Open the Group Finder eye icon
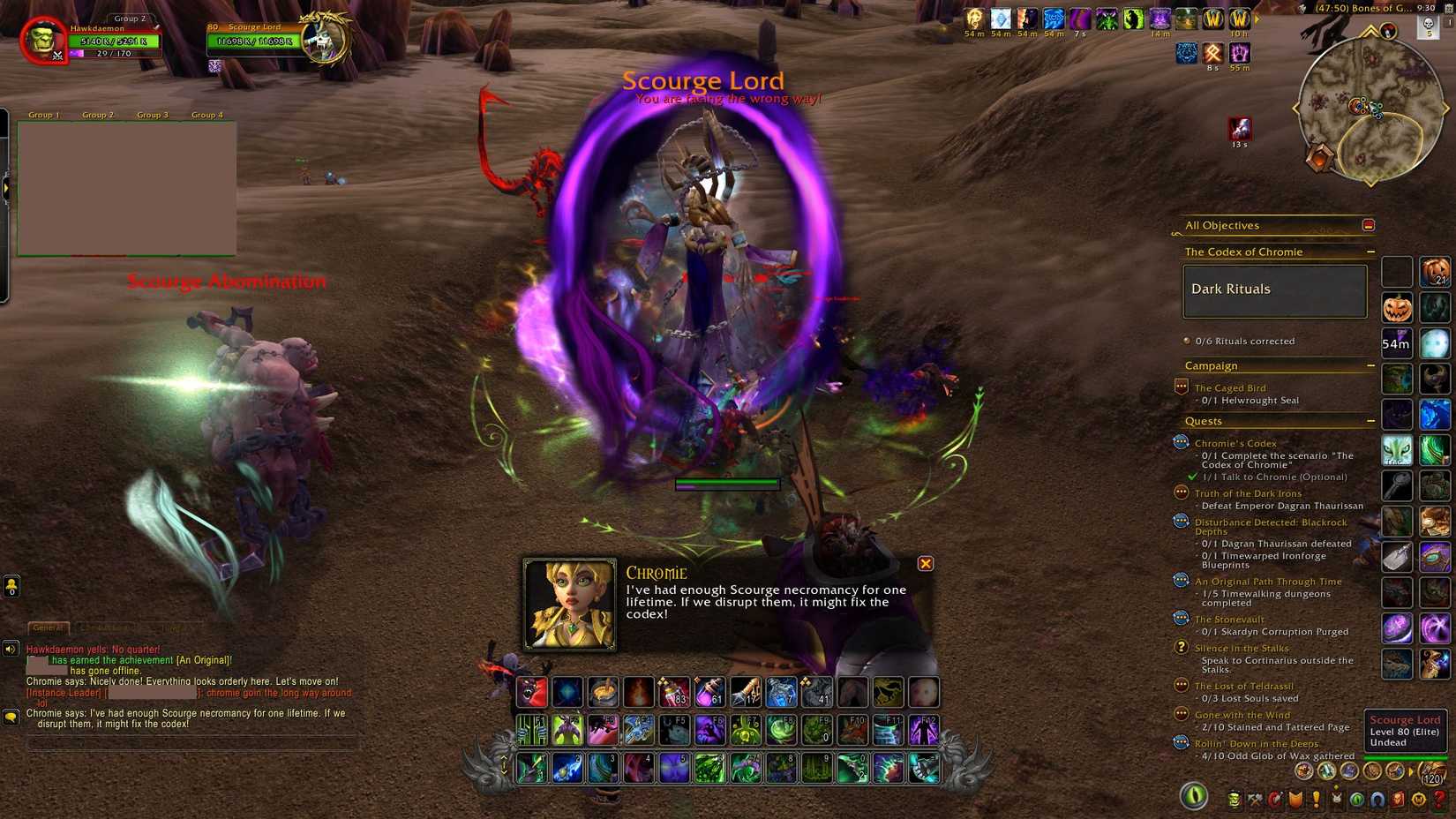The image size is (1456, 819). click(1356, 799)
